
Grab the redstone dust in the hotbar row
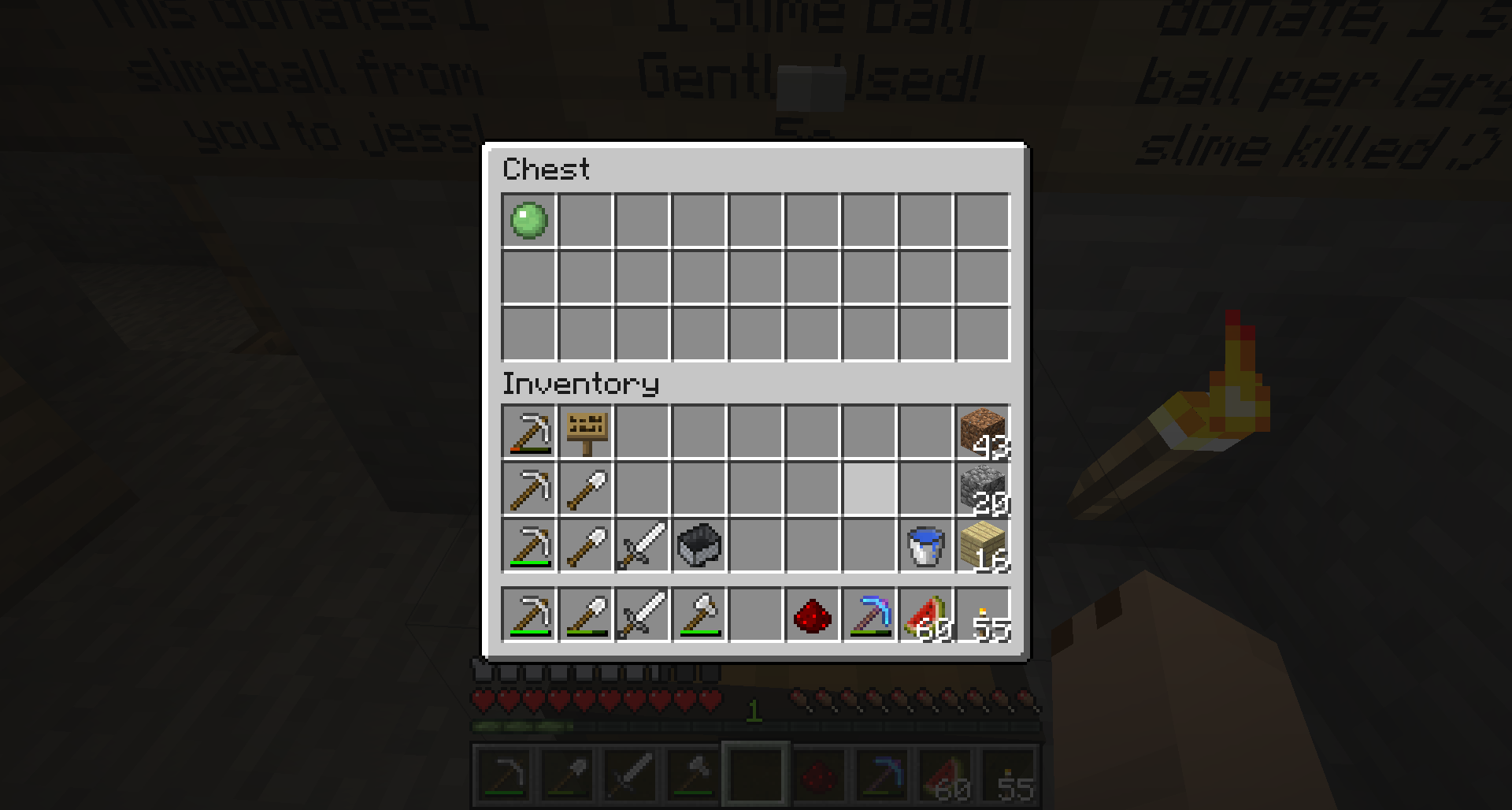[x=811, y=615]
